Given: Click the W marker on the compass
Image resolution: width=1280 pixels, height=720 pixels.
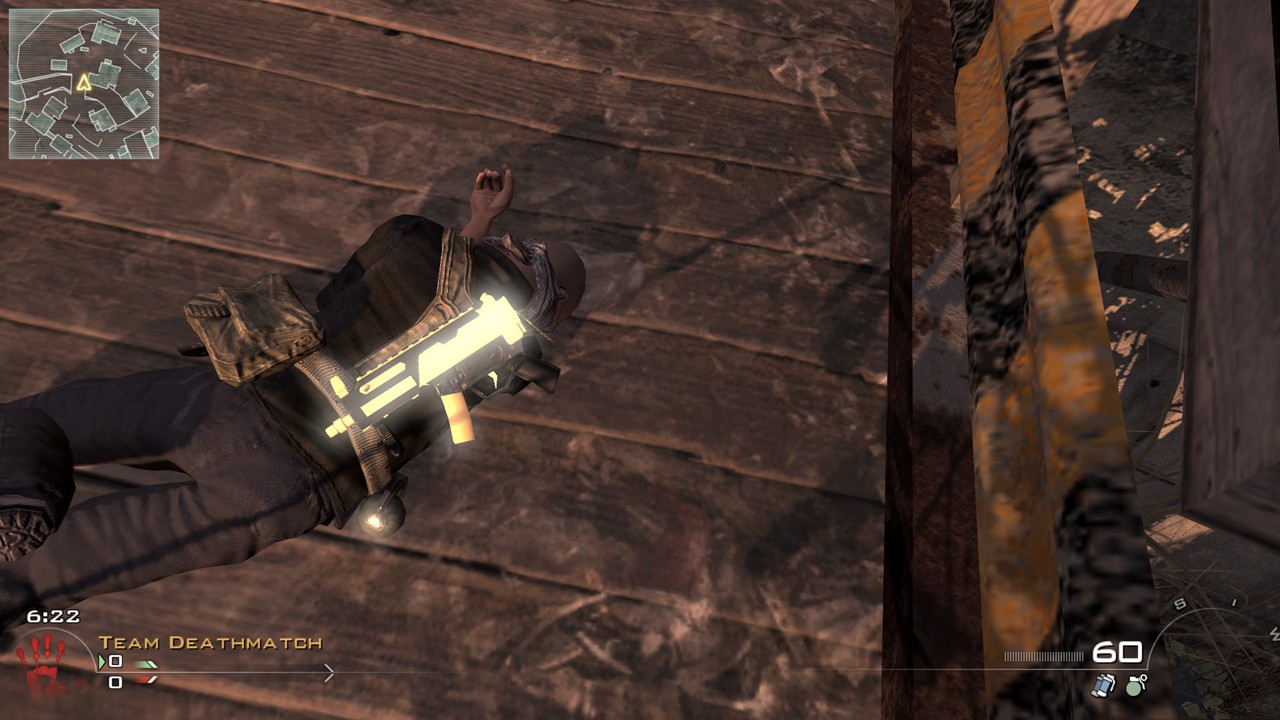Looking at the screenshot, I should click(x=1274, y=633).
